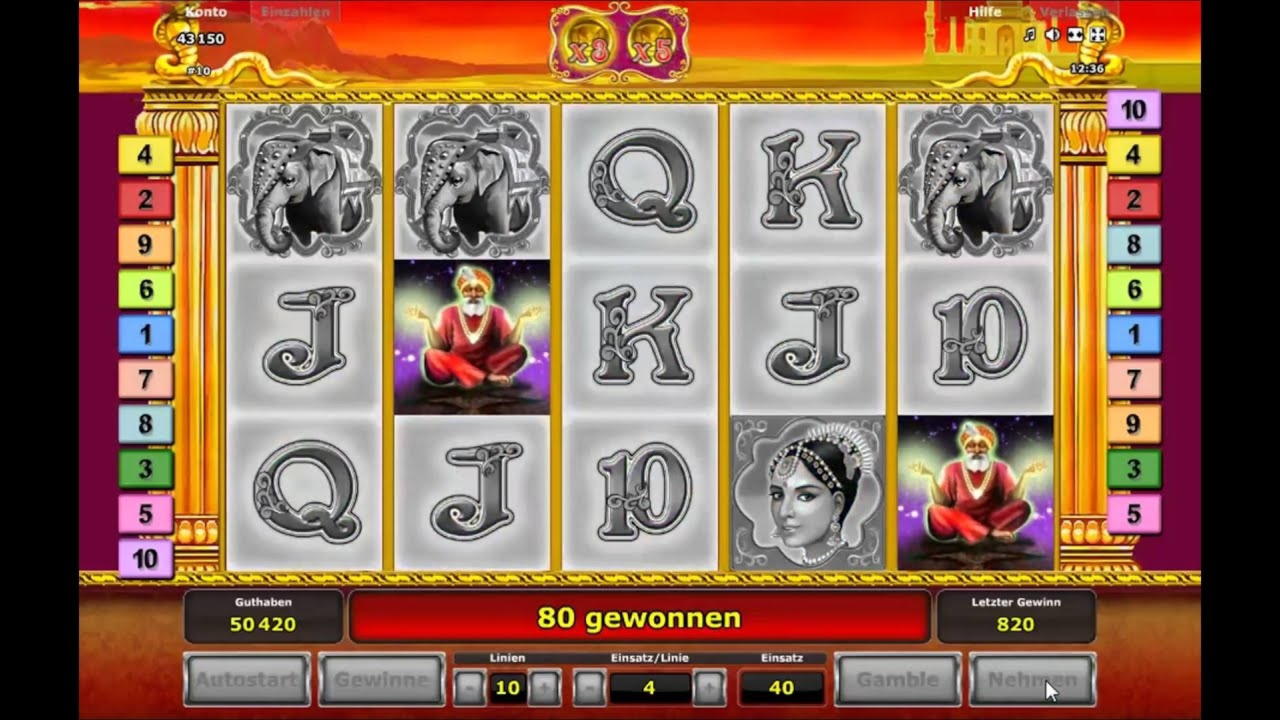Toggle the speaker sound icon
Screen dimensions: 1280x720
pyautogui.click(x=1052, y=35)
